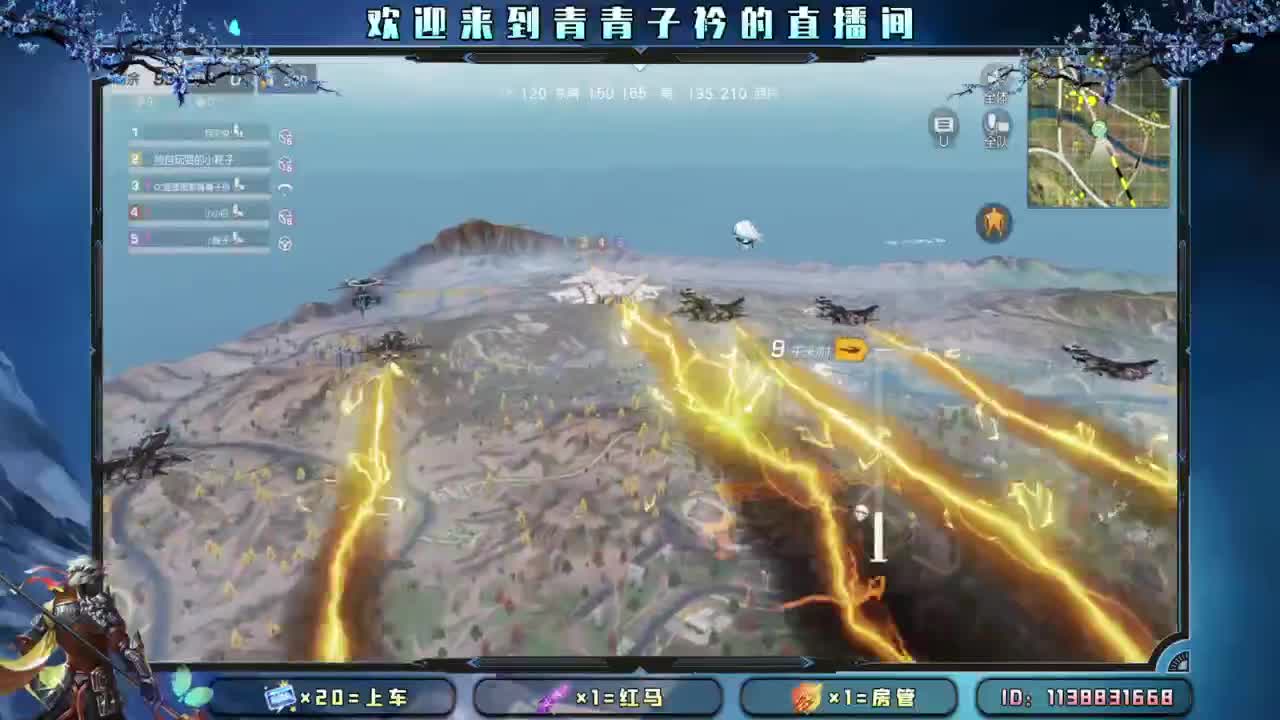Screen dimensions: 1280x720
Task: Click the orange character posture icon
Action: 992,222
